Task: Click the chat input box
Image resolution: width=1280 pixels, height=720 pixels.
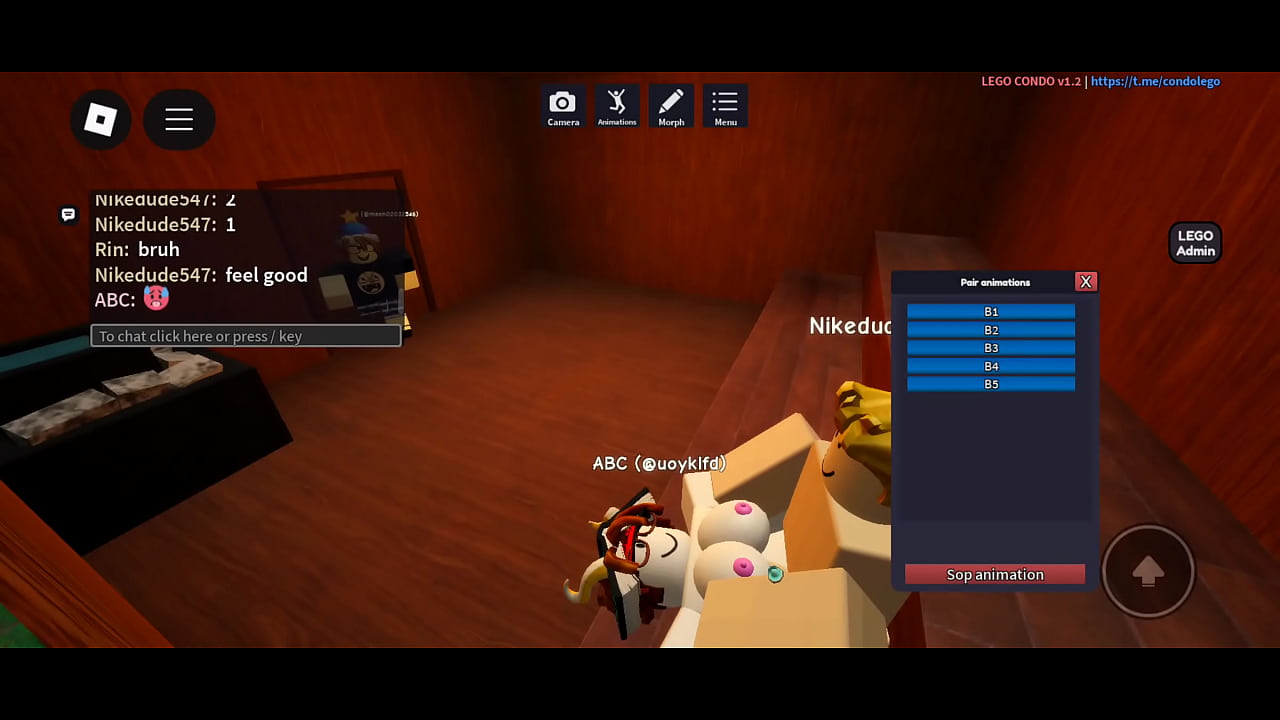Action: tap(246, 336)
